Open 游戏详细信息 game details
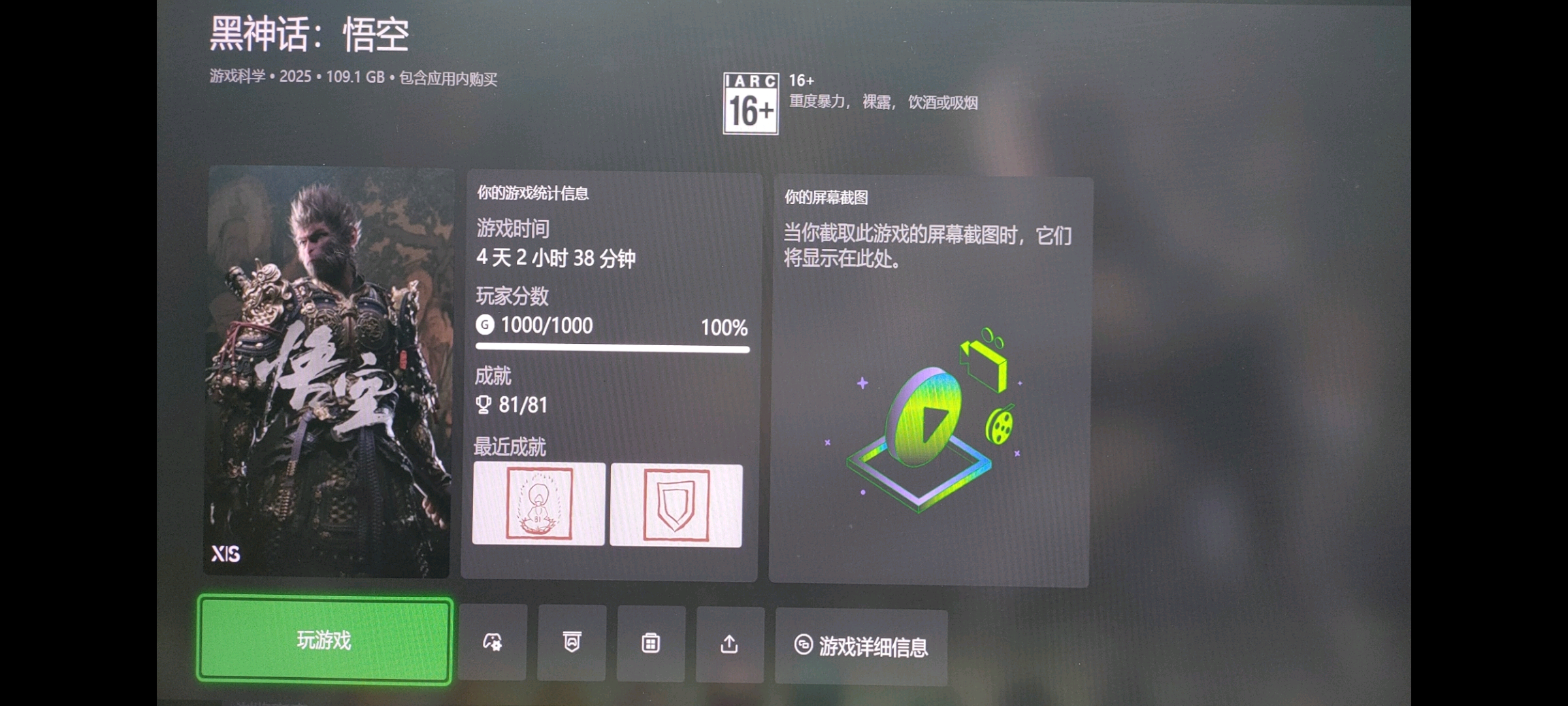The height and width of the screenshot is (706, 1568). [x=861, y=647]
